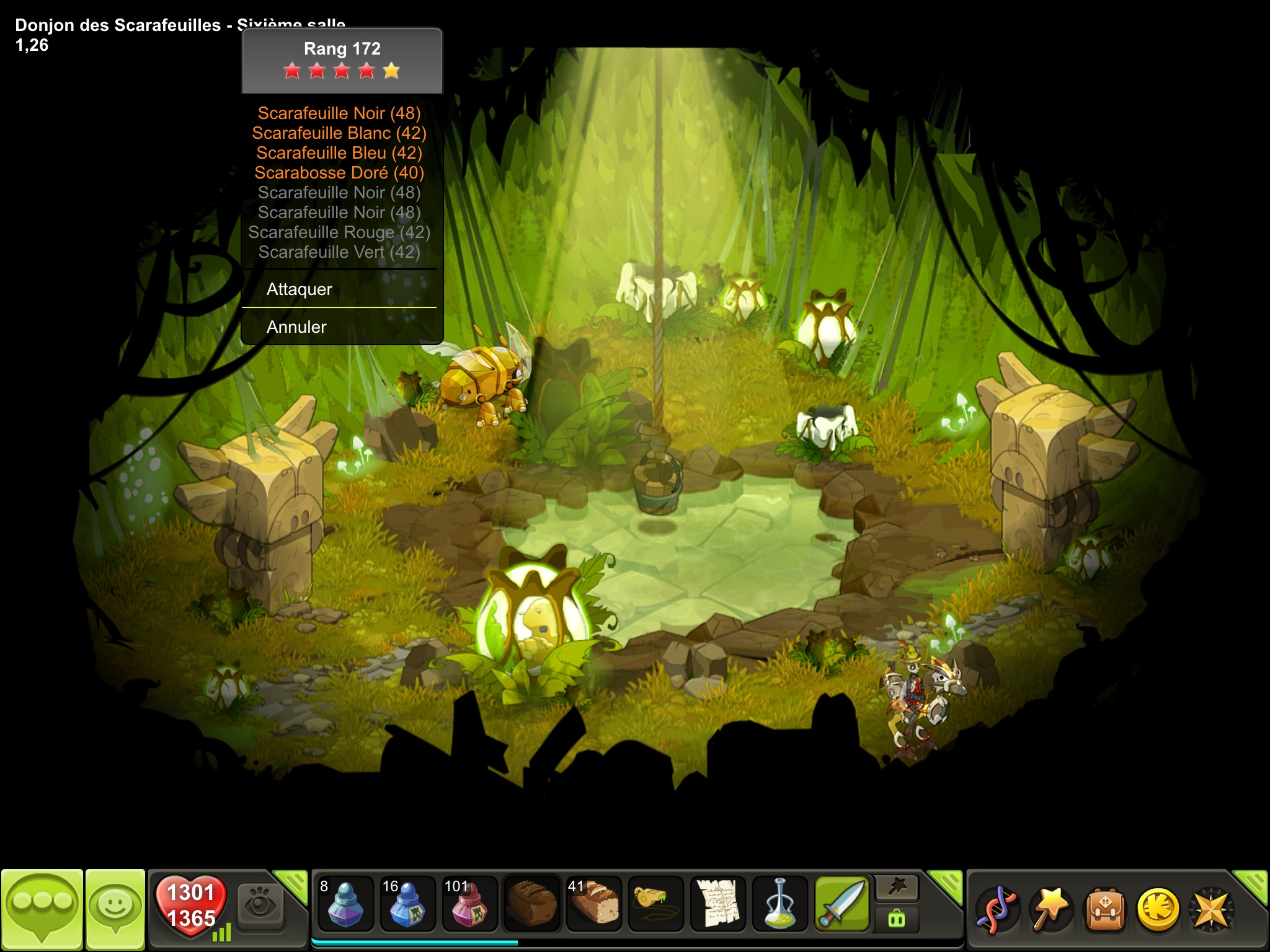Image resolution: width=1270 pixels, height=952 pixels.
Task: Use the teal potion with count 8
Action: coord(345,904)
